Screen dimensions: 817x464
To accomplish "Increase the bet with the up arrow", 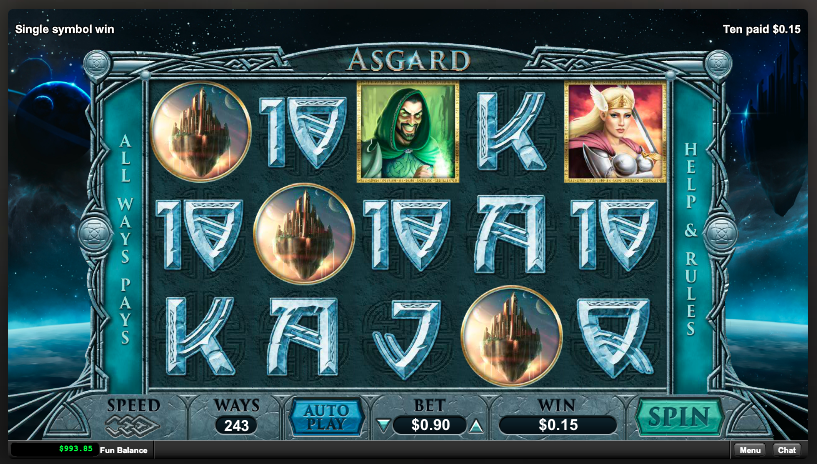I will click(476, 425).
